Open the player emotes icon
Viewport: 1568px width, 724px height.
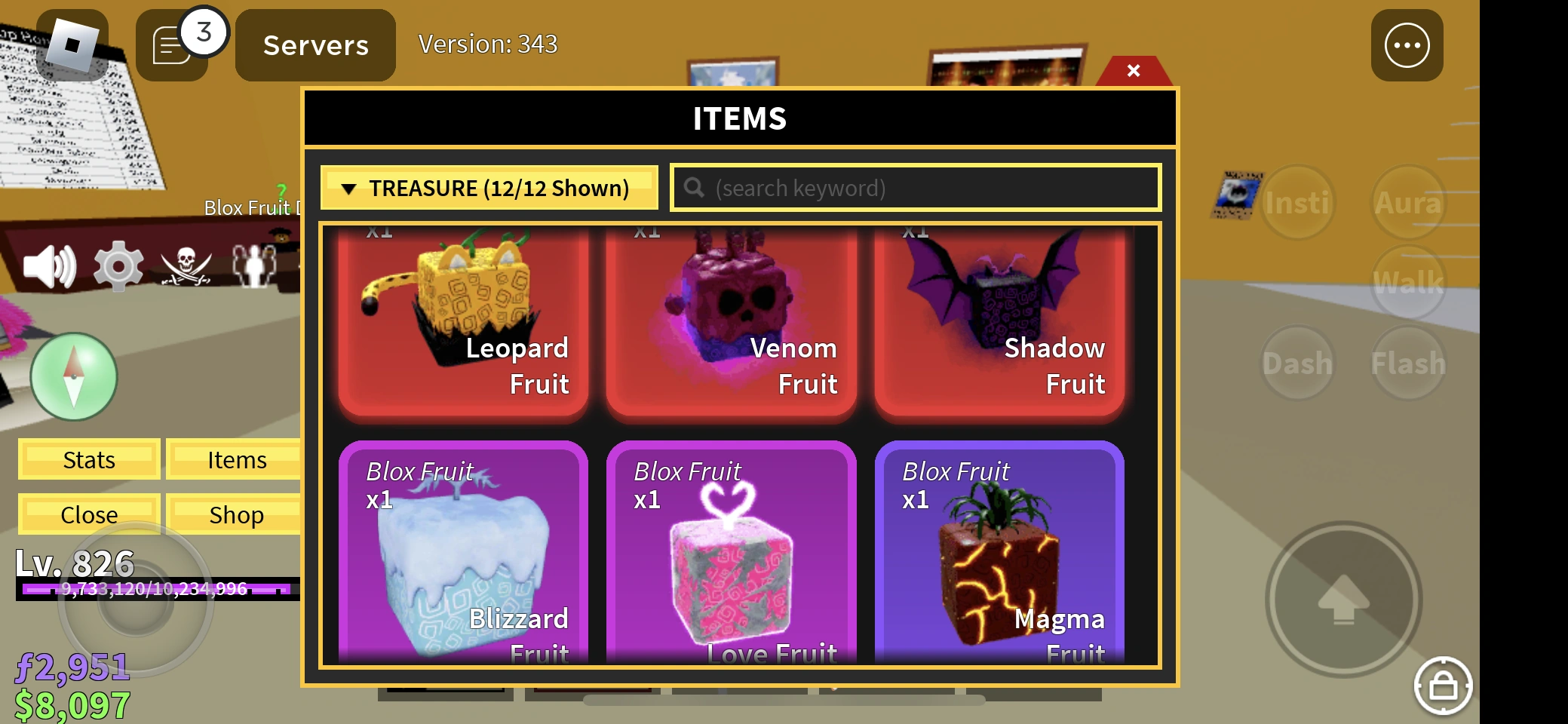point(253,265)
